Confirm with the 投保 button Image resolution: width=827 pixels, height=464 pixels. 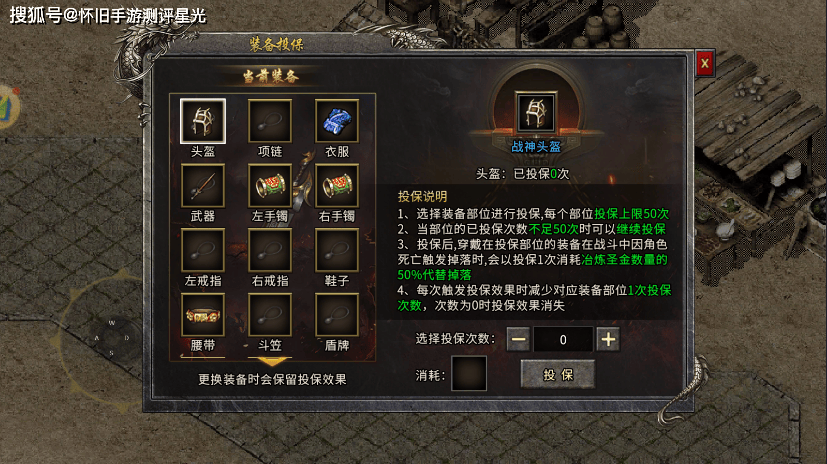[x=557, y=374]
